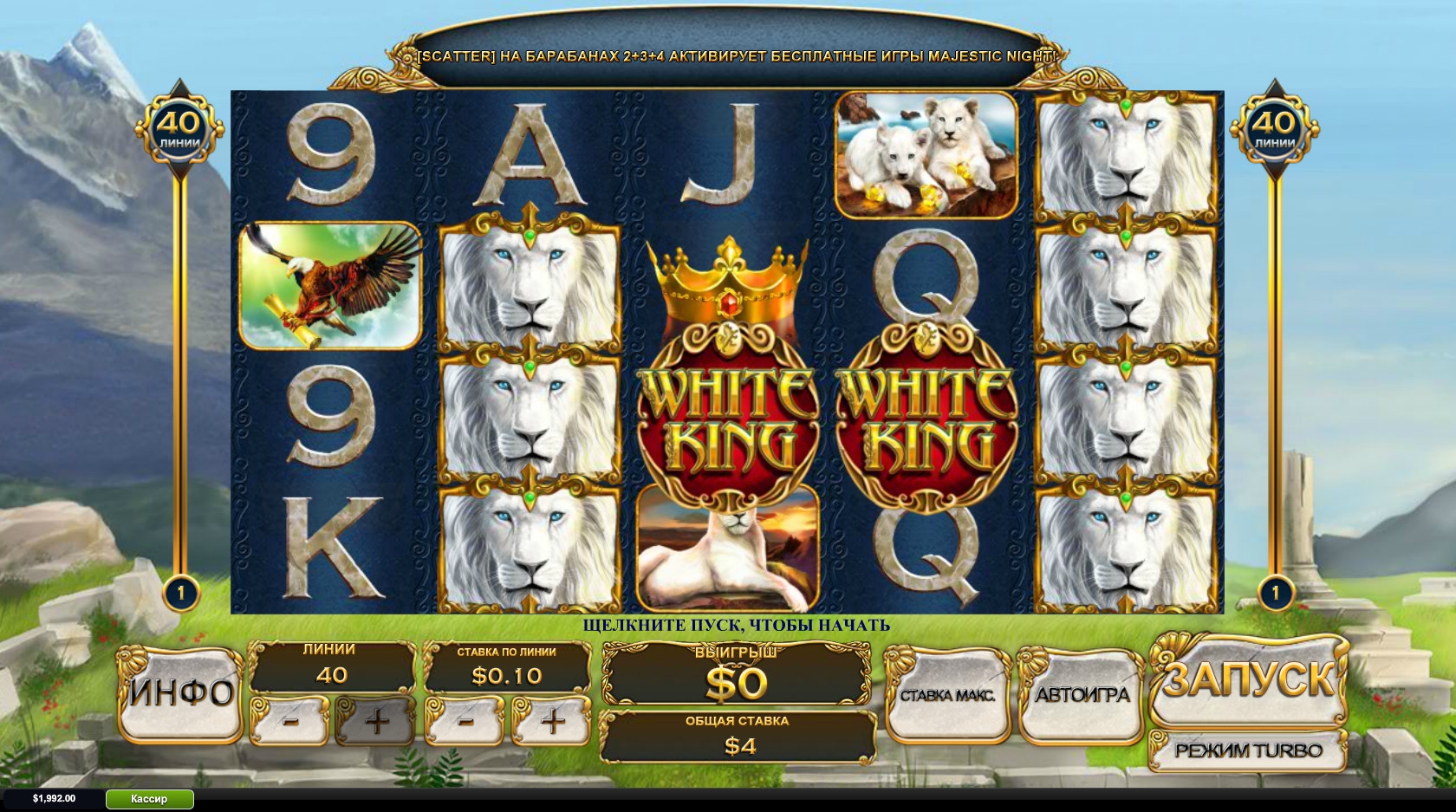The image size is (1456, 812).
Task: Decrease the number of lines (ЛИНИИ)
Action: [290, 720]
